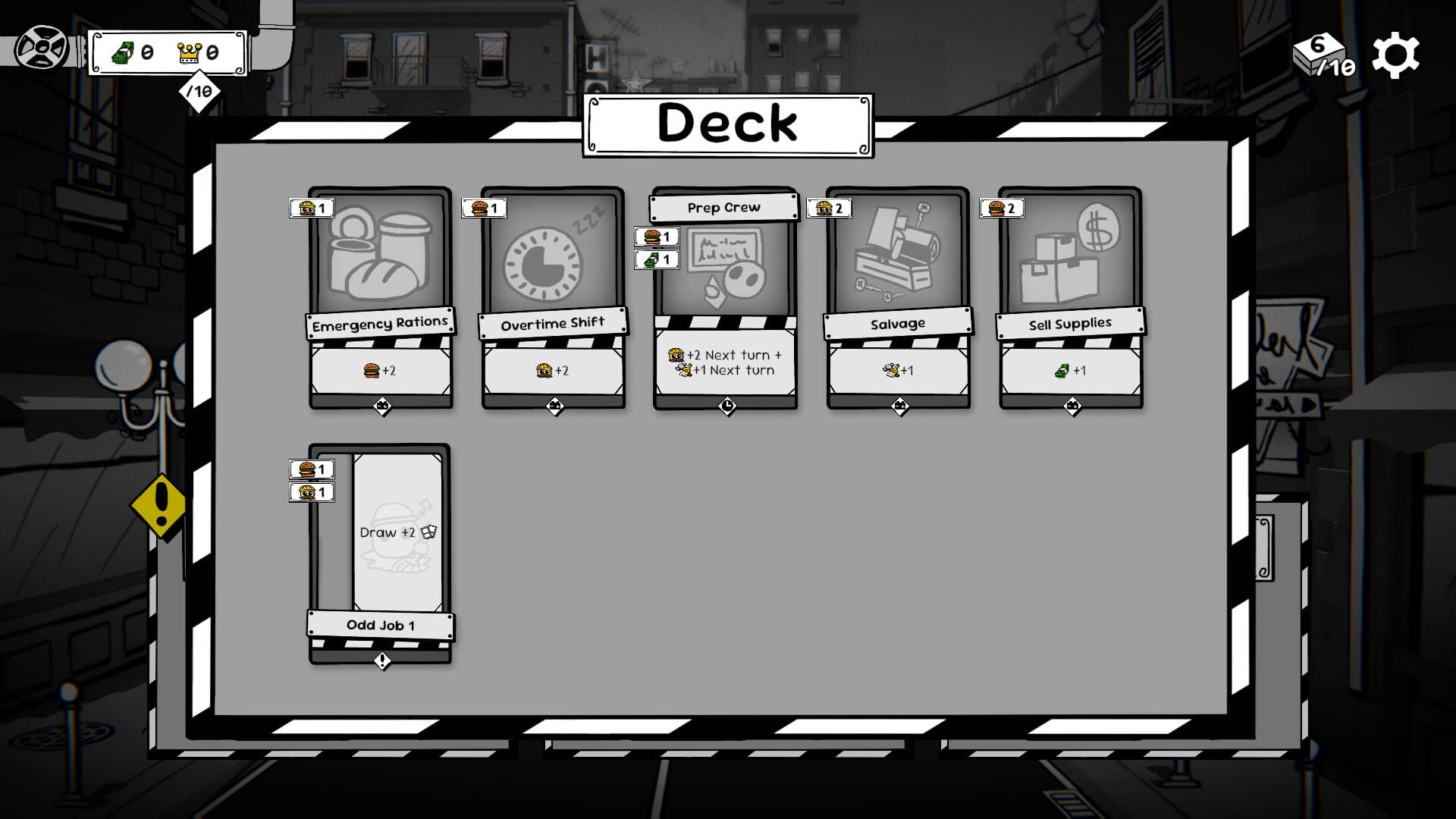This screenshot has height=819, width=1456.
Task: Click the money stack icon in the resource bar
Action: 123,53
